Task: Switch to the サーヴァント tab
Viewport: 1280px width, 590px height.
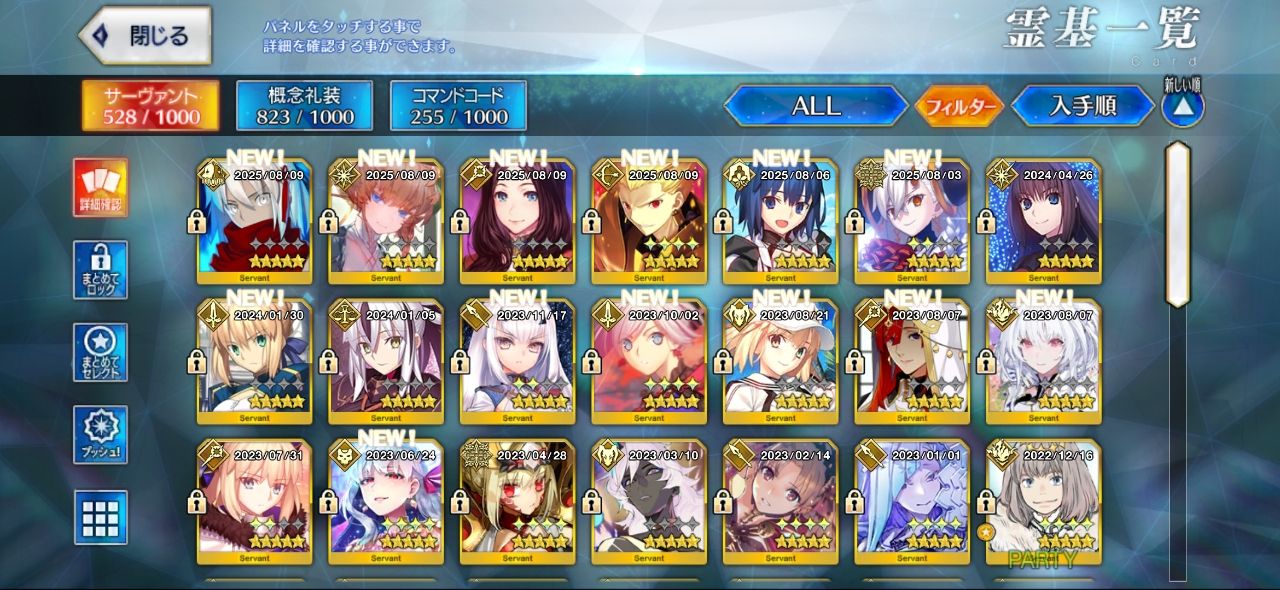Action: (x=151, y=106)
